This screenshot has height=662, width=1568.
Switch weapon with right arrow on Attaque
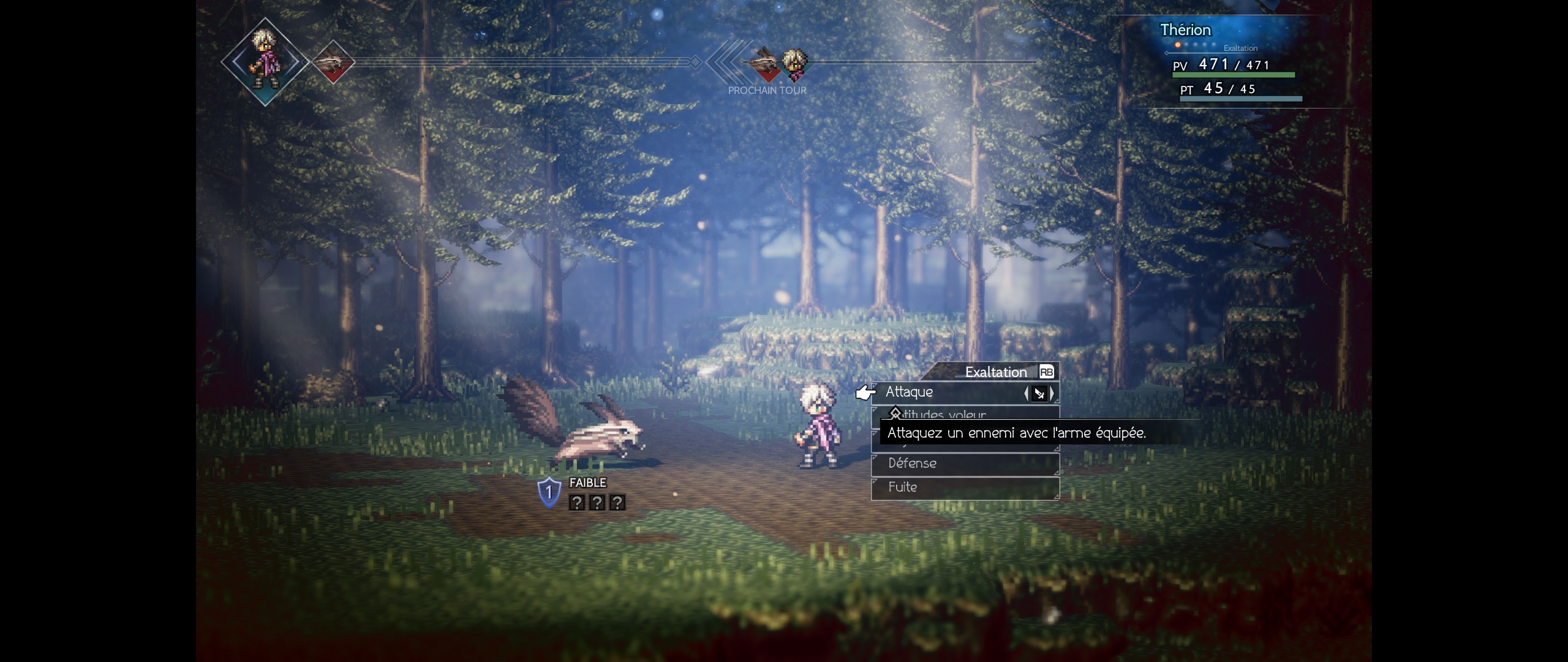[1052, 394]
